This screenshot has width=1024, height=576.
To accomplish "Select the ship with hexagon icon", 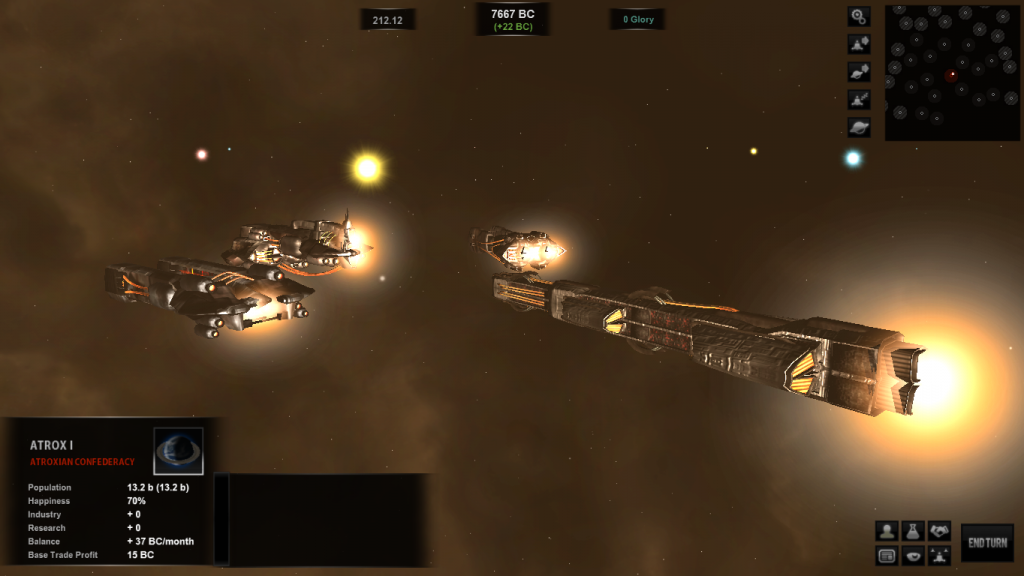I will click(859, 45).
